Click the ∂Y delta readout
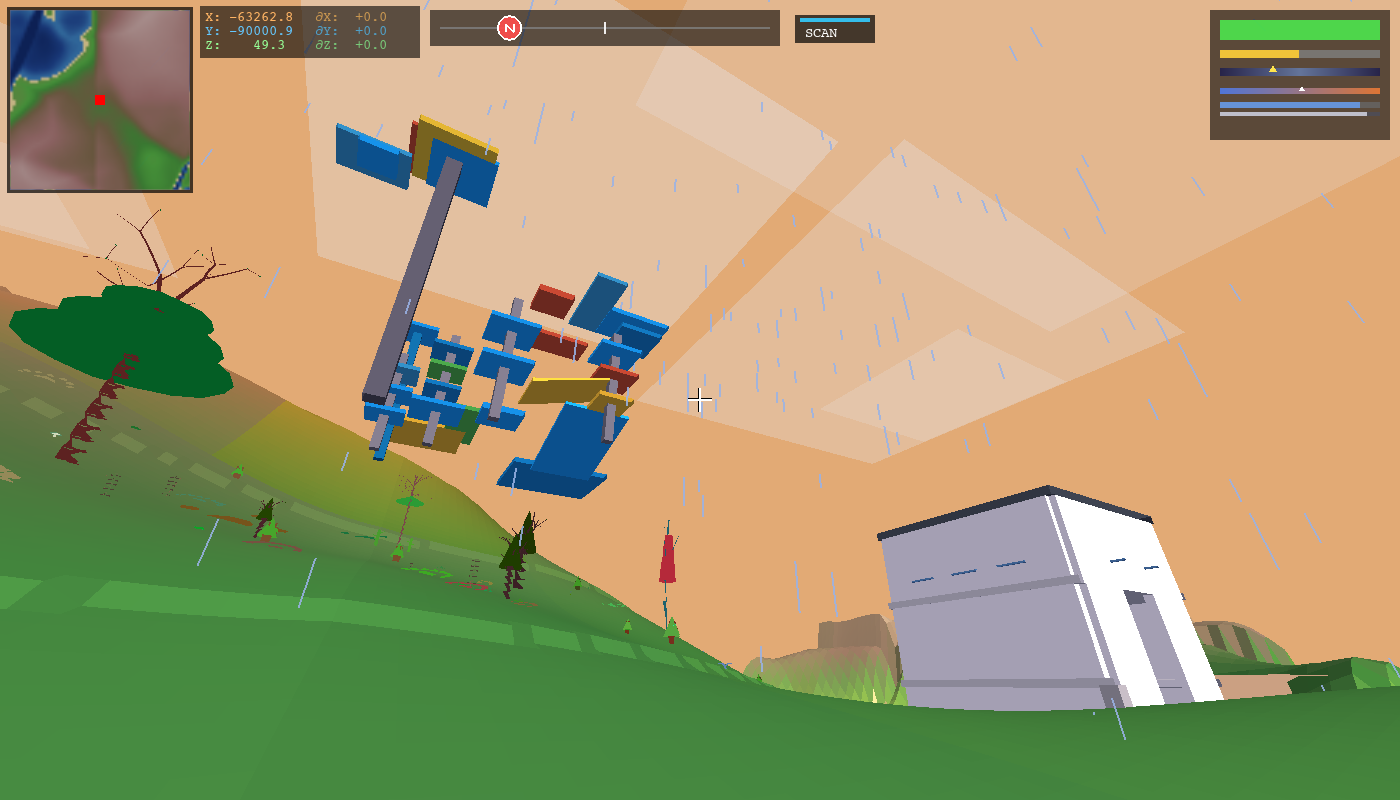Image resolution: width=1400 pixels, height=800 pixels. (349, 30)
